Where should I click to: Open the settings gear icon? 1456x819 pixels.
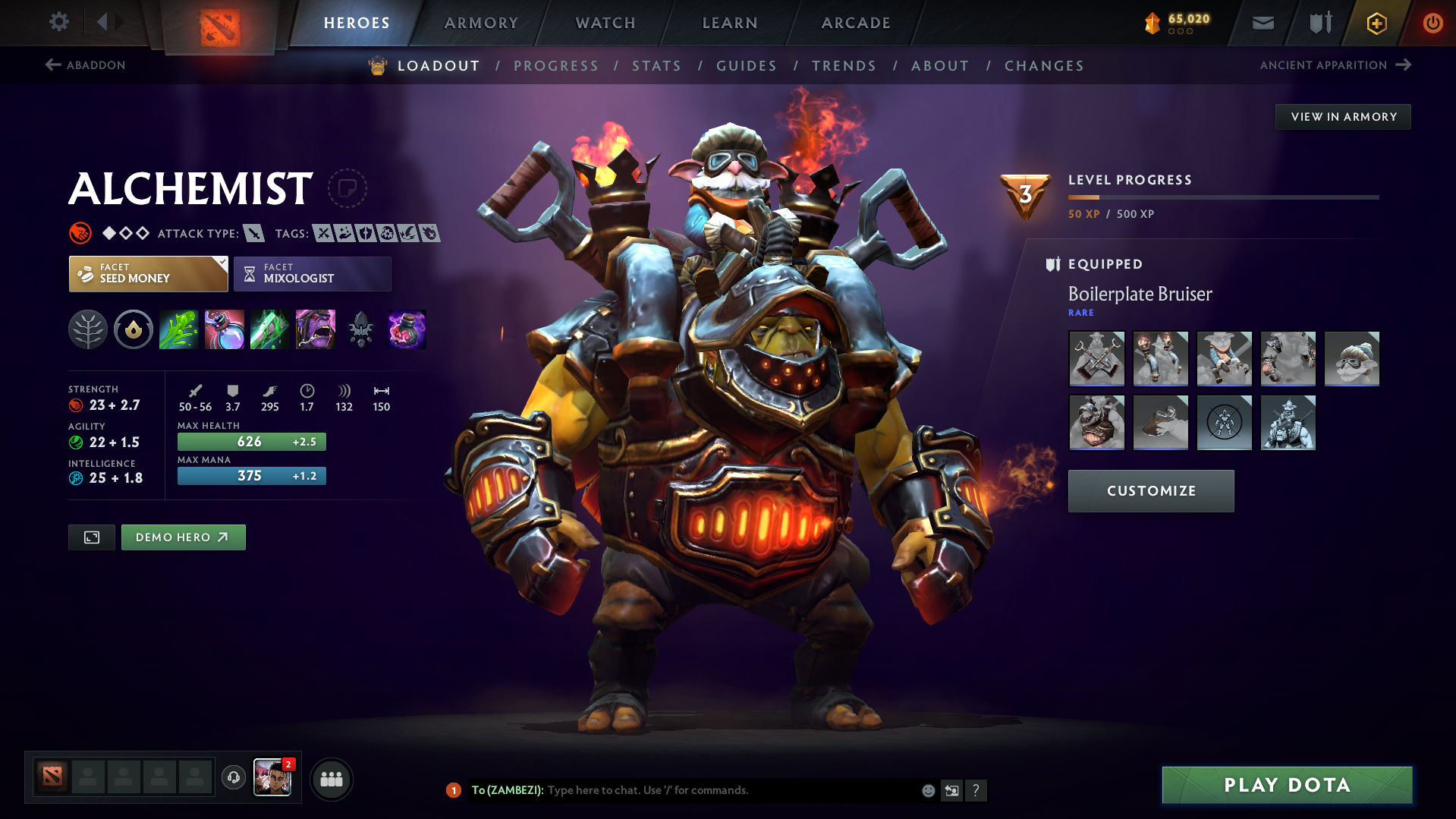(x=58, y=22)
